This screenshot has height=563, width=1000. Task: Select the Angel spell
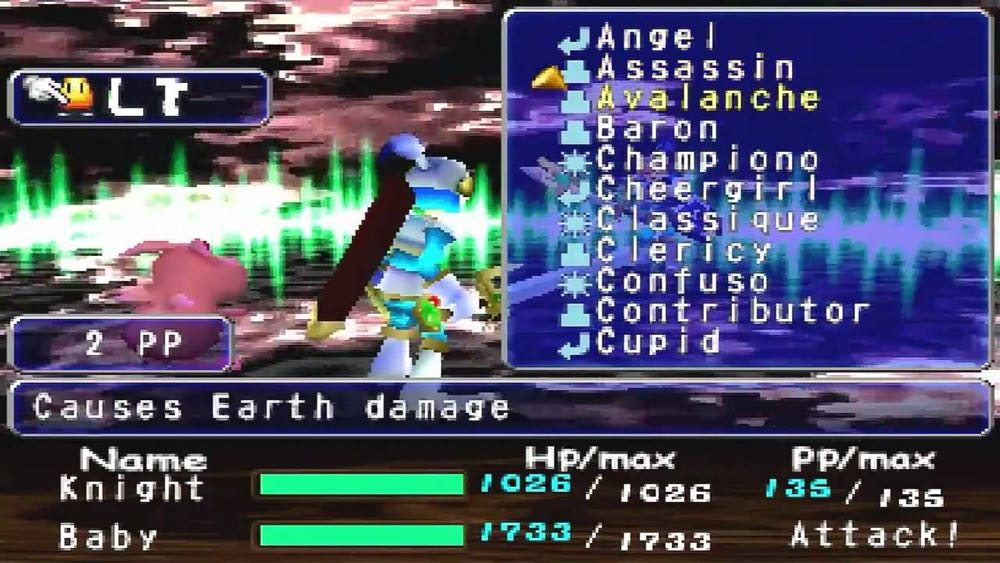click(657, 38)
